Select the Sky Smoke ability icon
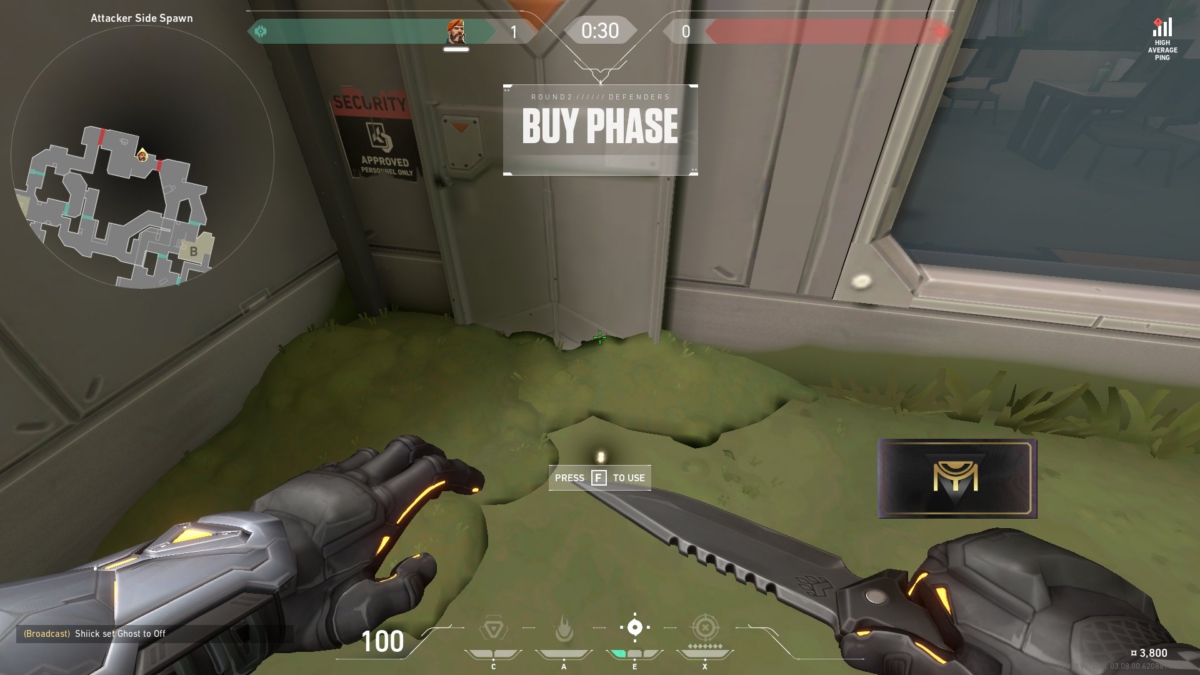1200x675 pixels. [634, 628]
